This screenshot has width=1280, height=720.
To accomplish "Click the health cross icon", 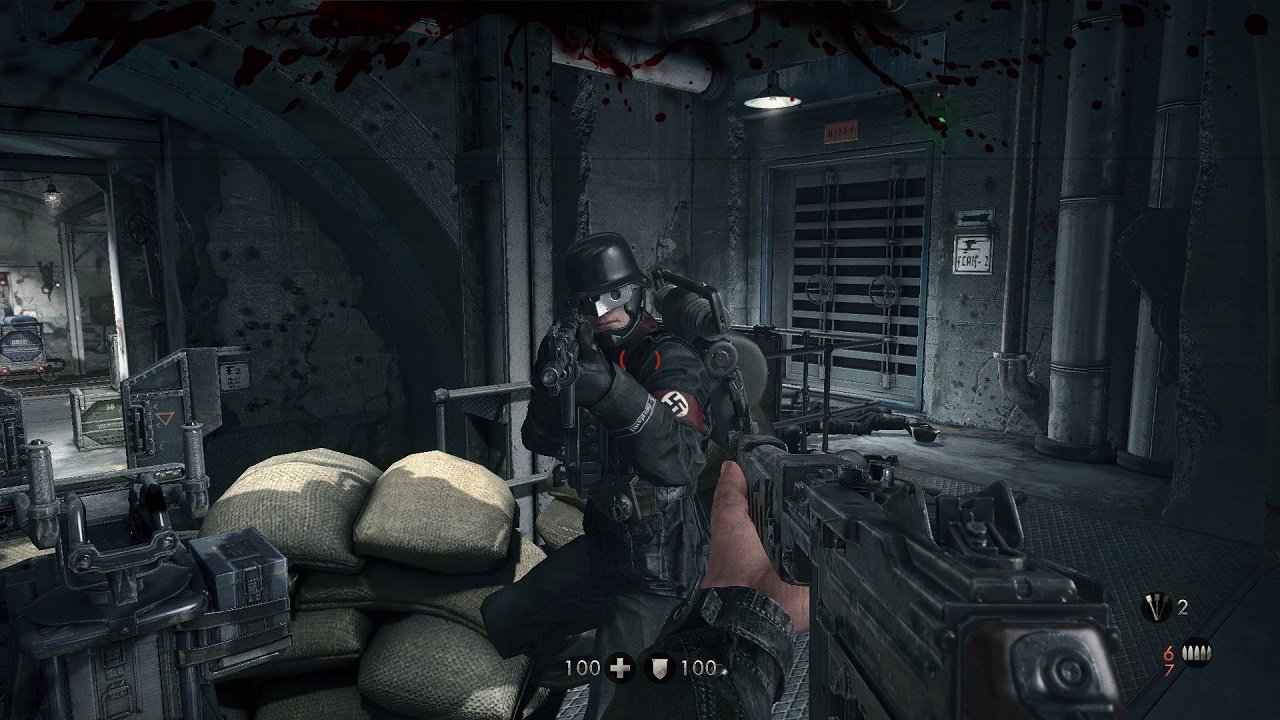I will tap(620, 667).
